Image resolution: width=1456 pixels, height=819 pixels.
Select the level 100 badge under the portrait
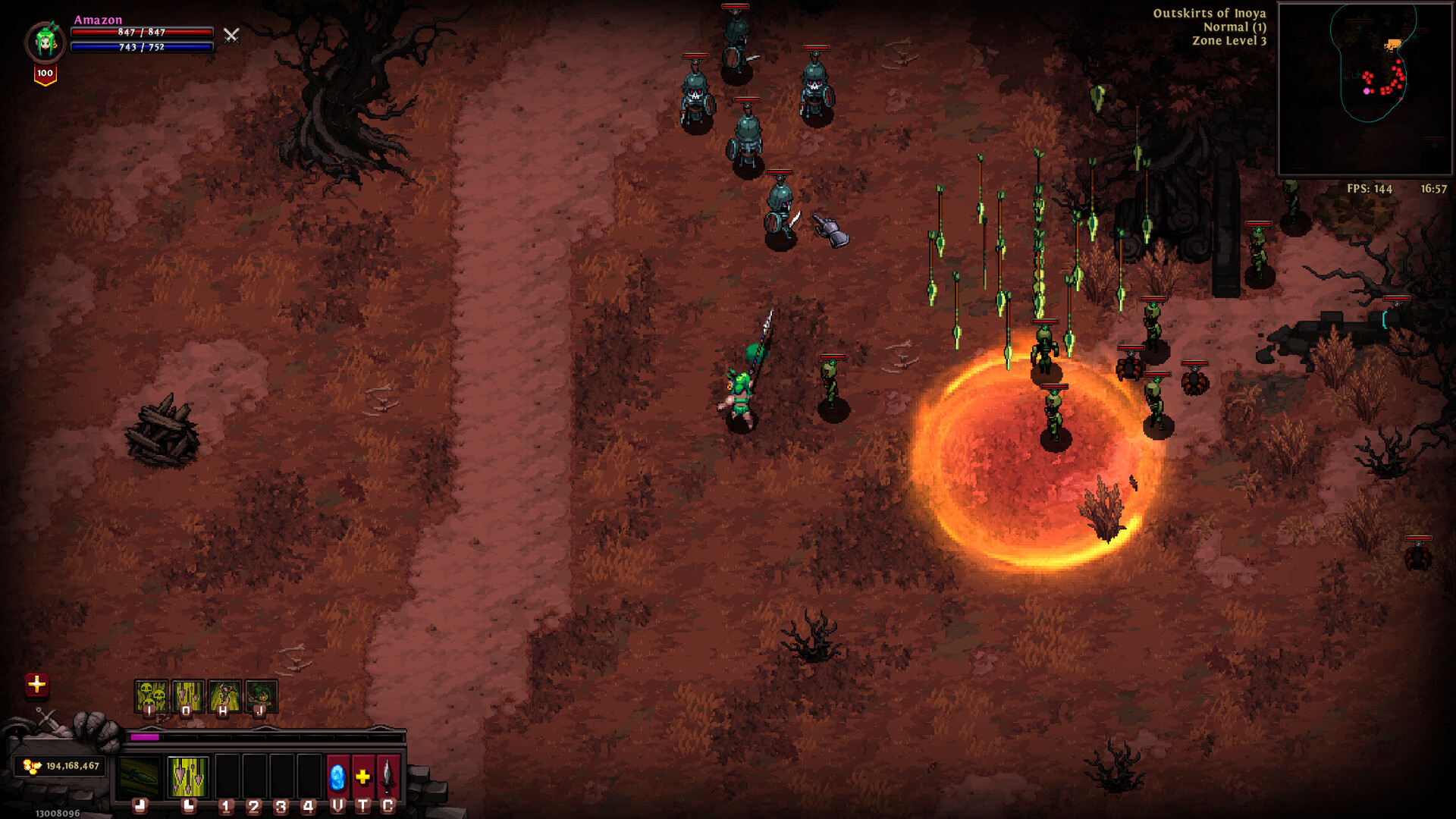[x=44, y=73]
